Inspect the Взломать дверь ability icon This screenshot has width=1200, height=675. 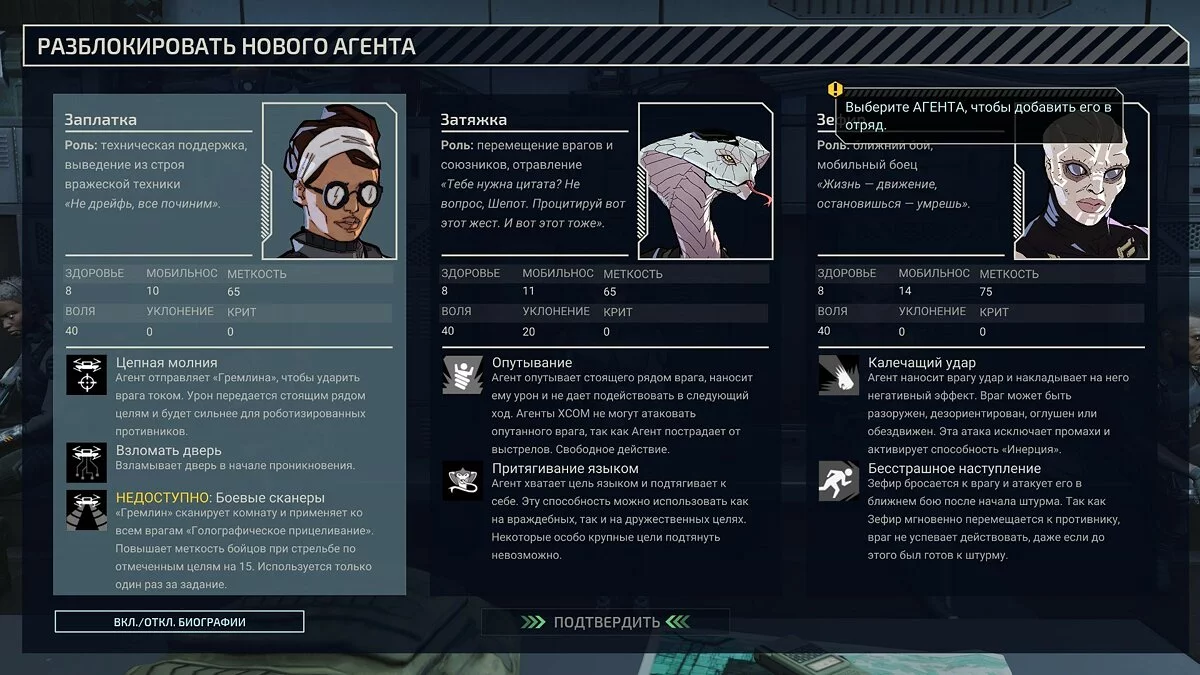pyautogui.click(x=86, y=462)
